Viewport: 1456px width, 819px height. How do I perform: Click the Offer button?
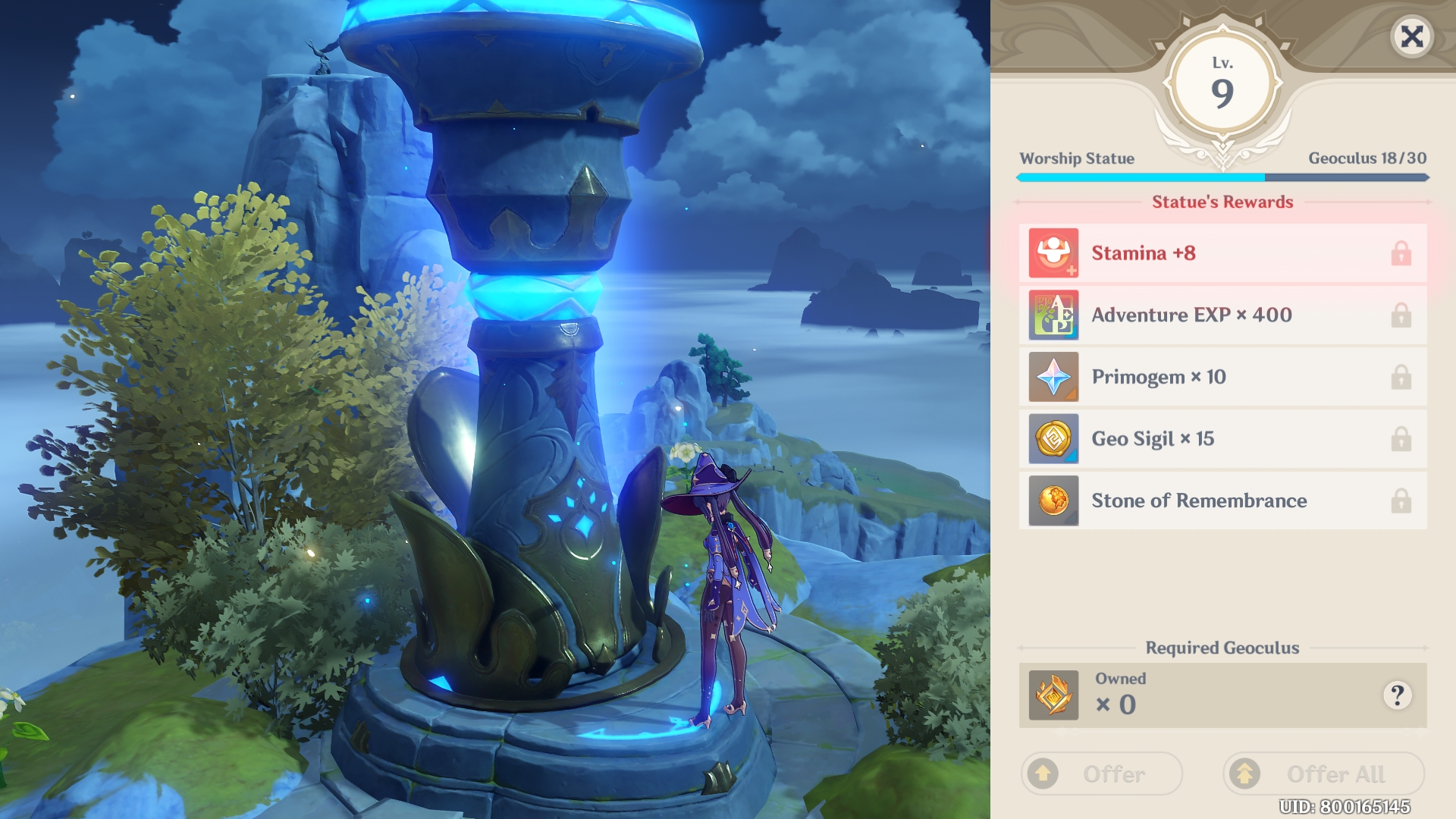1101,773
